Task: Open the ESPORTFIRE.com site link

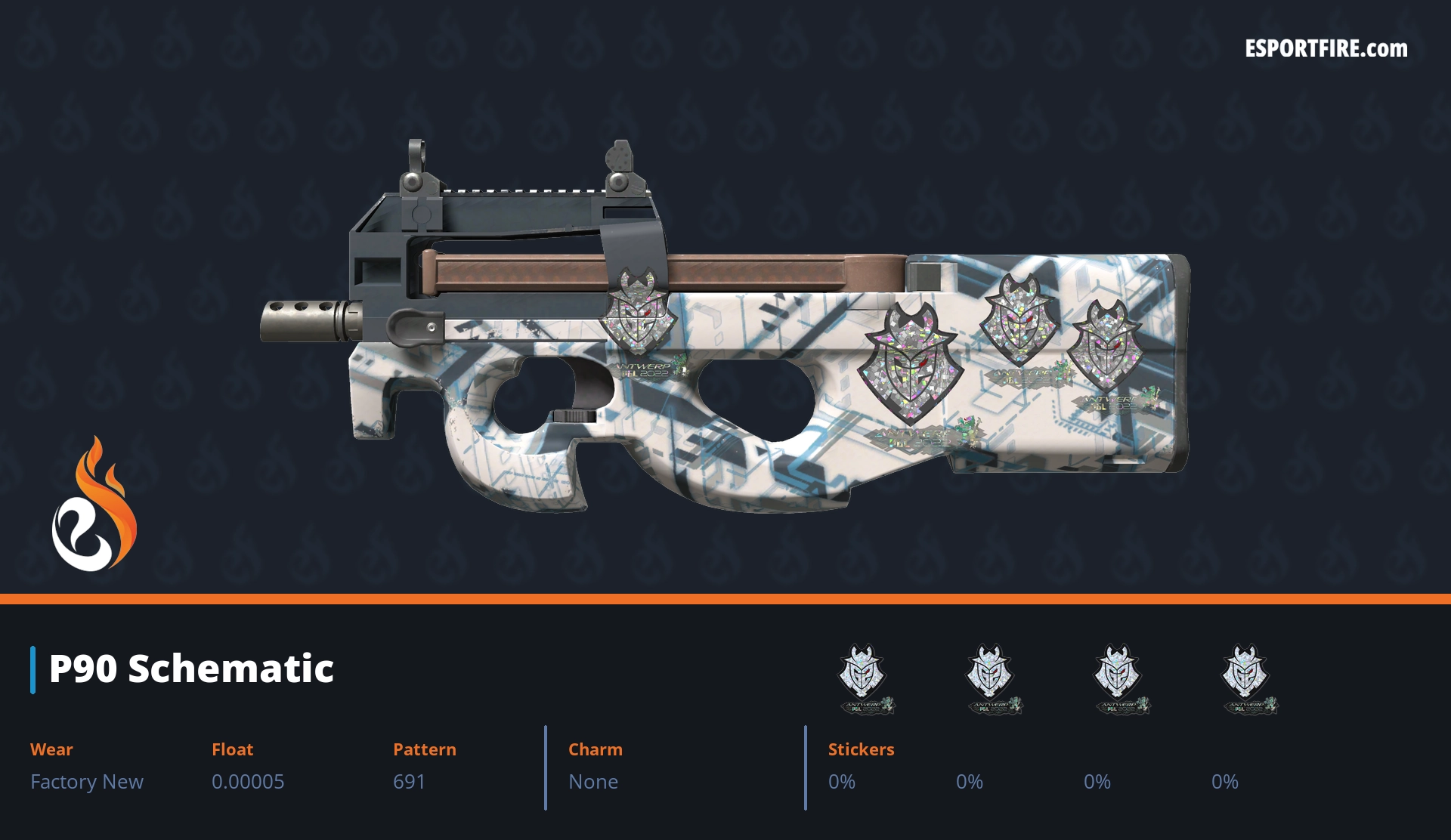Action: (1326, 49)
